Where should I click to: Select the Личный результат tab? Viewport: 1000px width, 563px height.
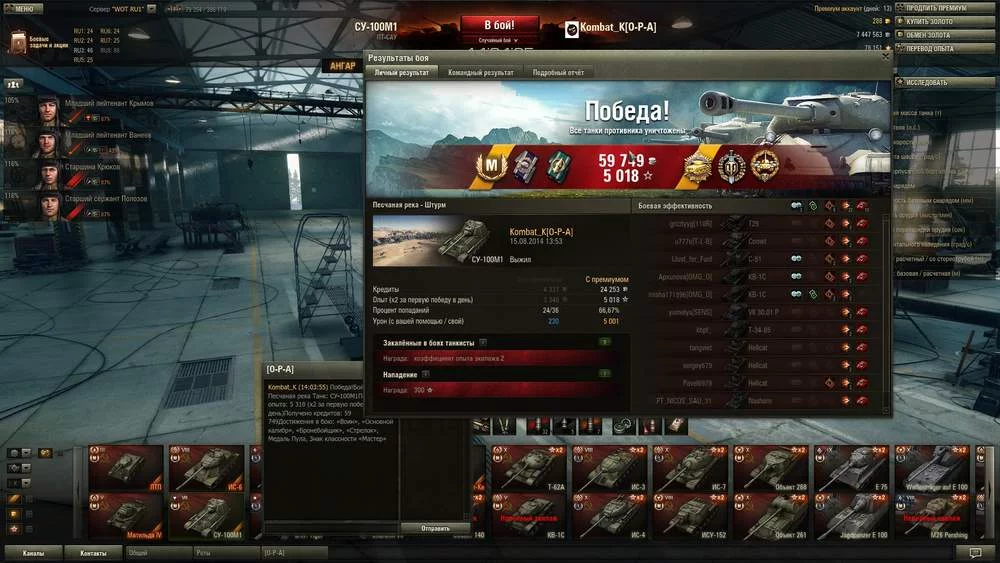pos(400,73)
